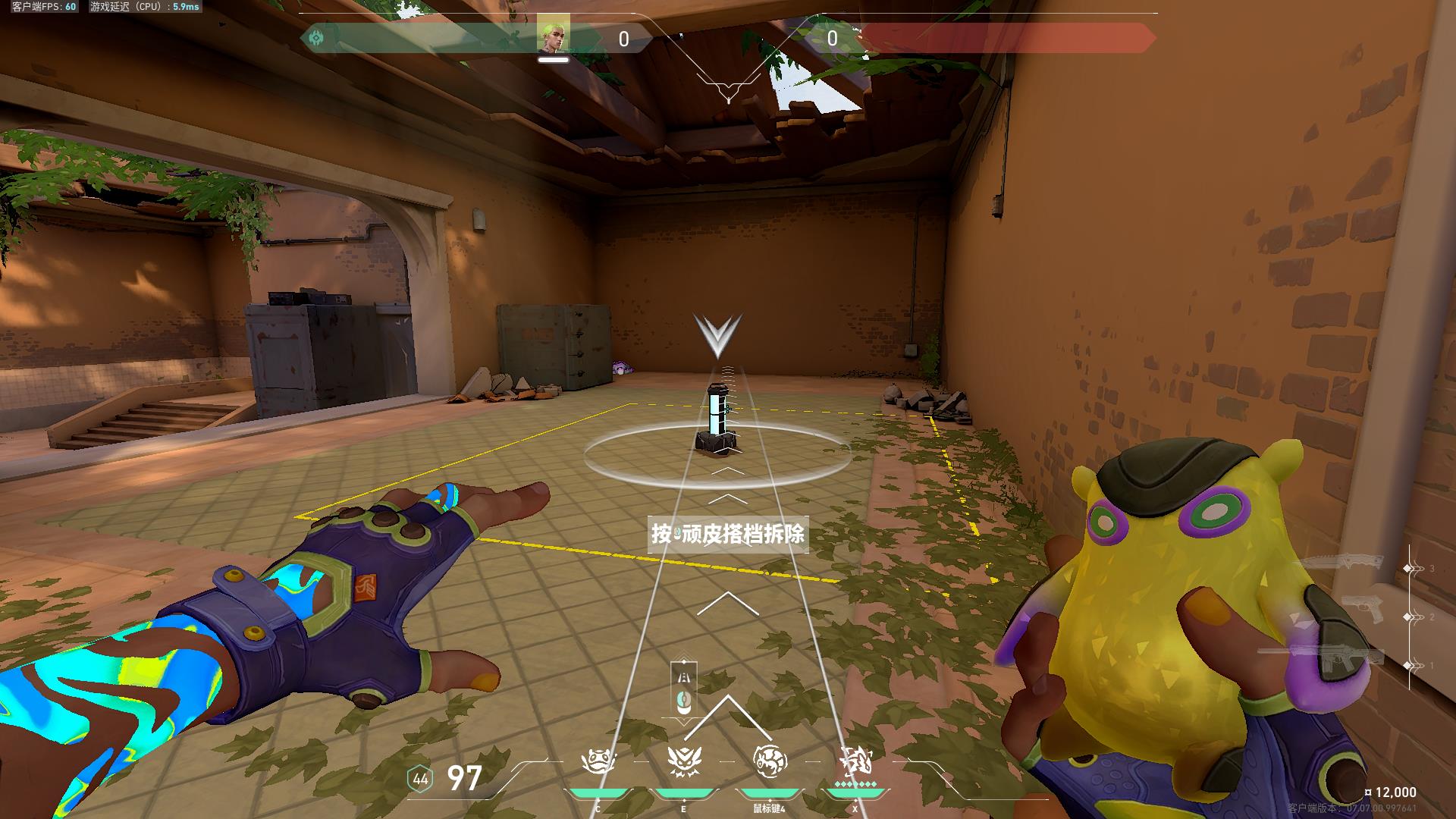Choose the Dizzy circular creature ability
Viewport: 1456px width, 819px height.
(770, 761)
